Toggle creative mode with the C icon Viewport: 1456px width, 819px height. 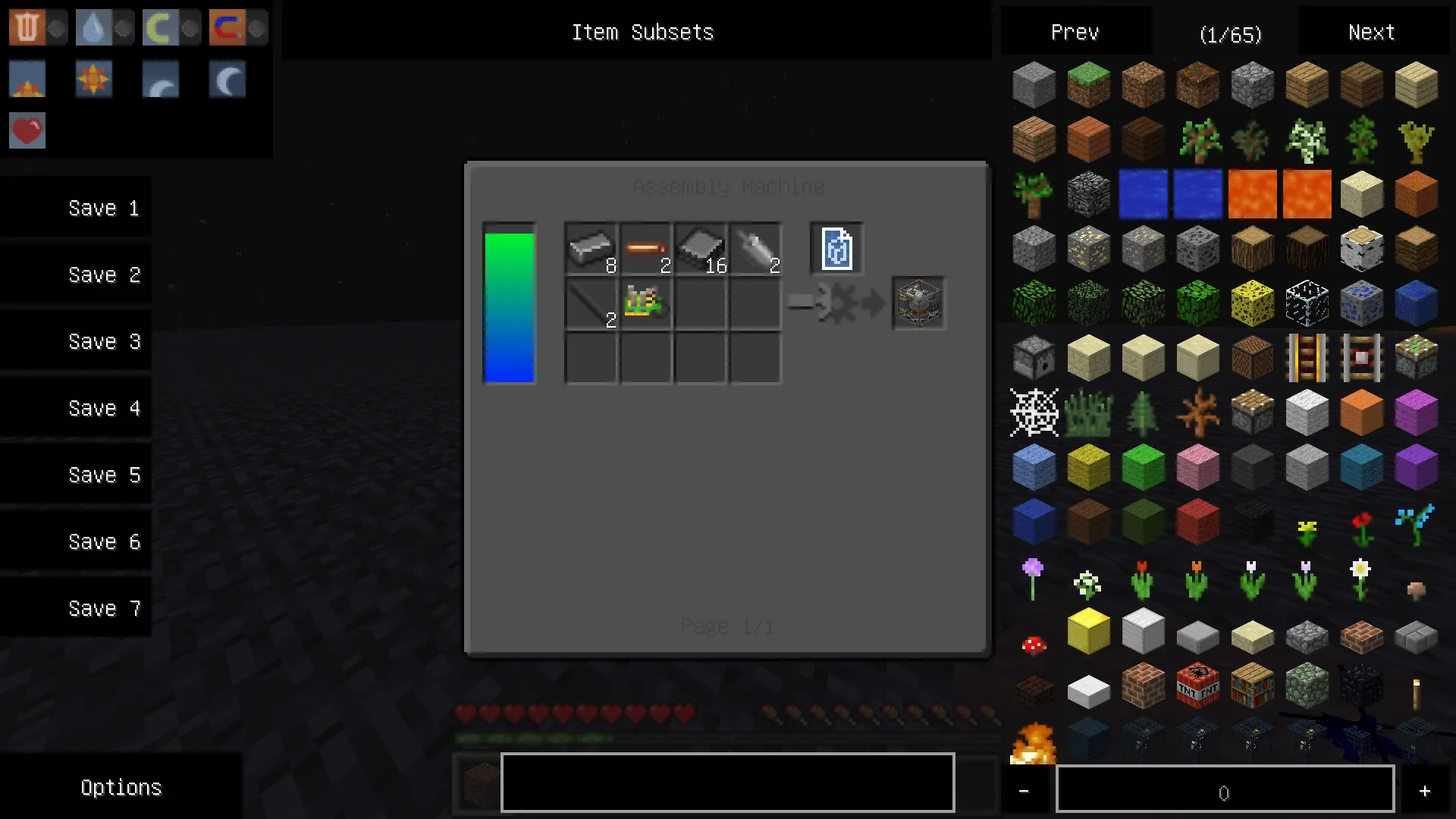tap(160, 27)
